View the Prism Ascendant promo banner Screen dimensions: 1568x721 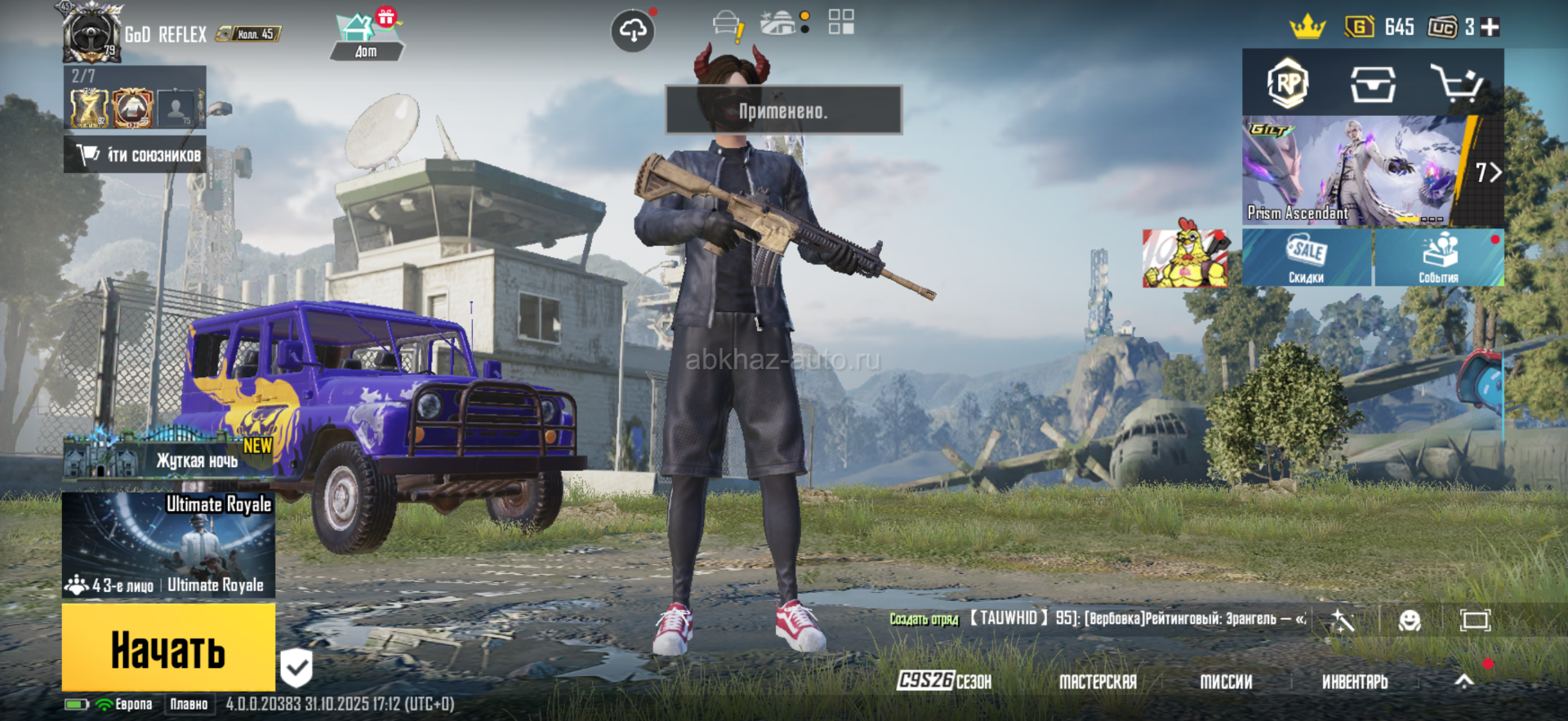1356,171
